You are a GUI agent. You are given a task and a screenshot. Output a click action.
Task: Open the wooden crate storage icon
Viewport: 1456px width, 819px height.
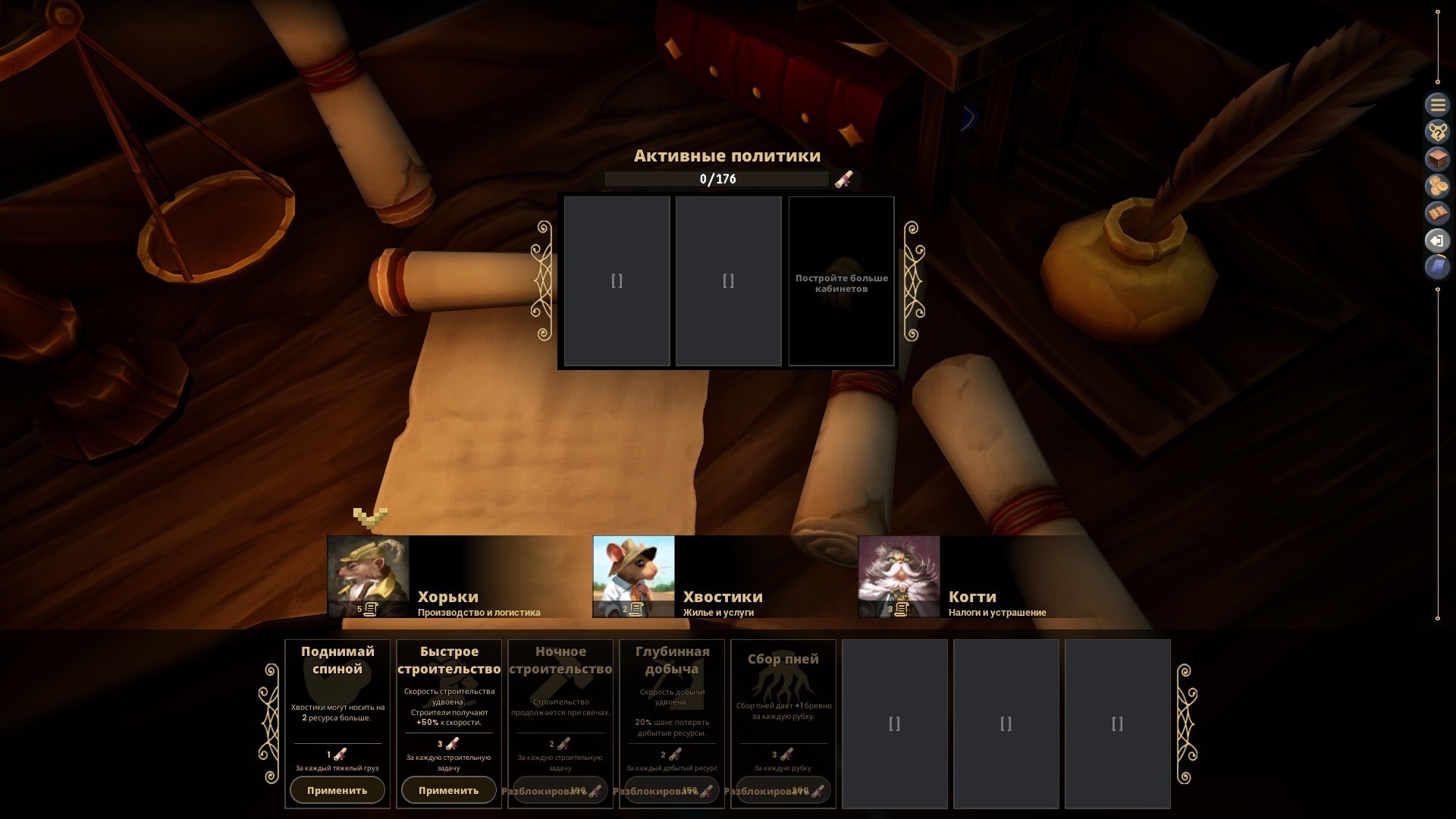click(x=1437, y=159)
